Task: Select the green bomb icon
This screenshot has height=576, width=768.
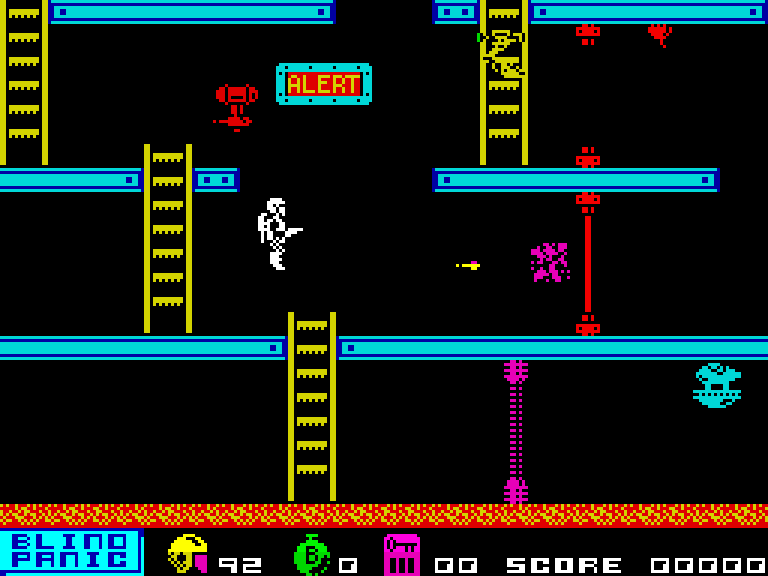Action: (311, 554)
